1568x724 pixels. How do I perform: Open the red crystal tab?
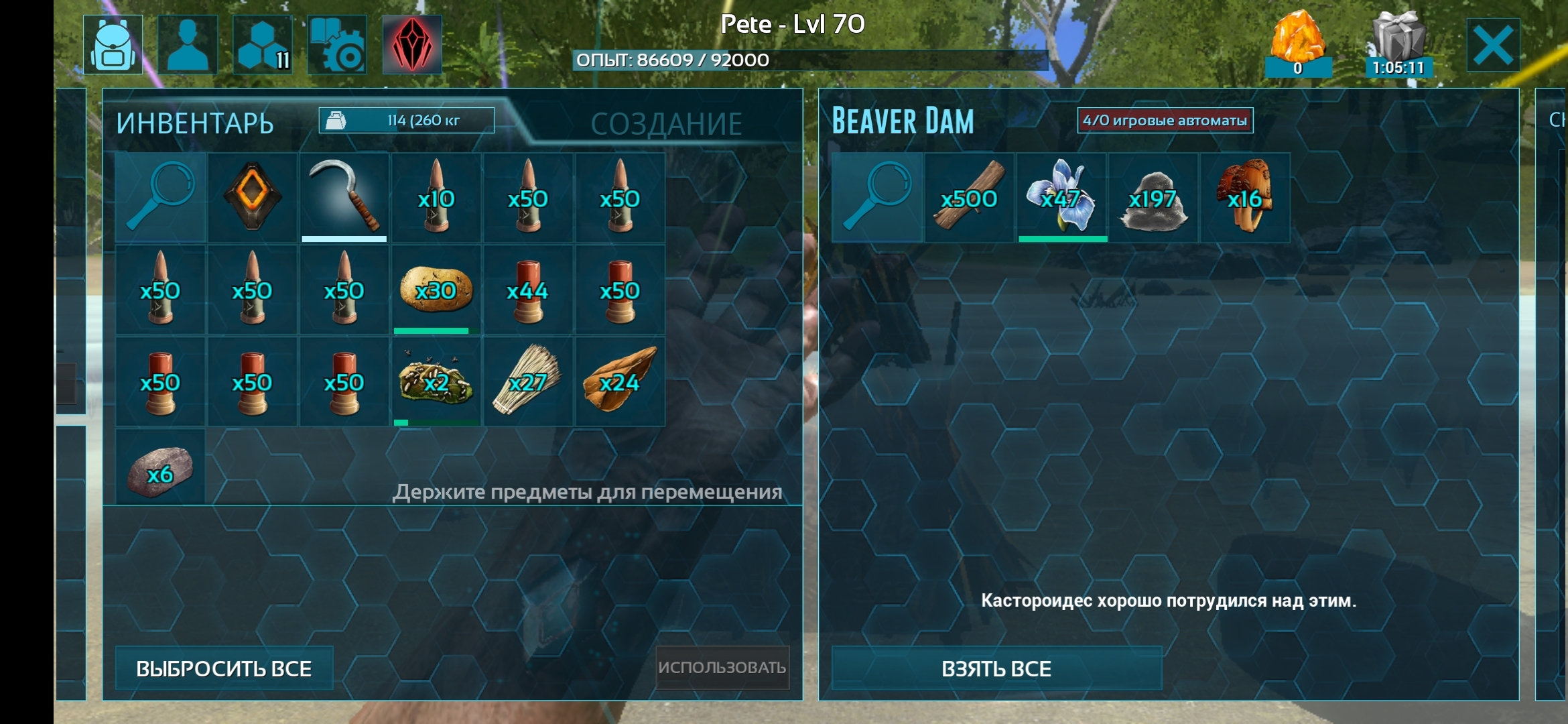[x=411, y=45]
